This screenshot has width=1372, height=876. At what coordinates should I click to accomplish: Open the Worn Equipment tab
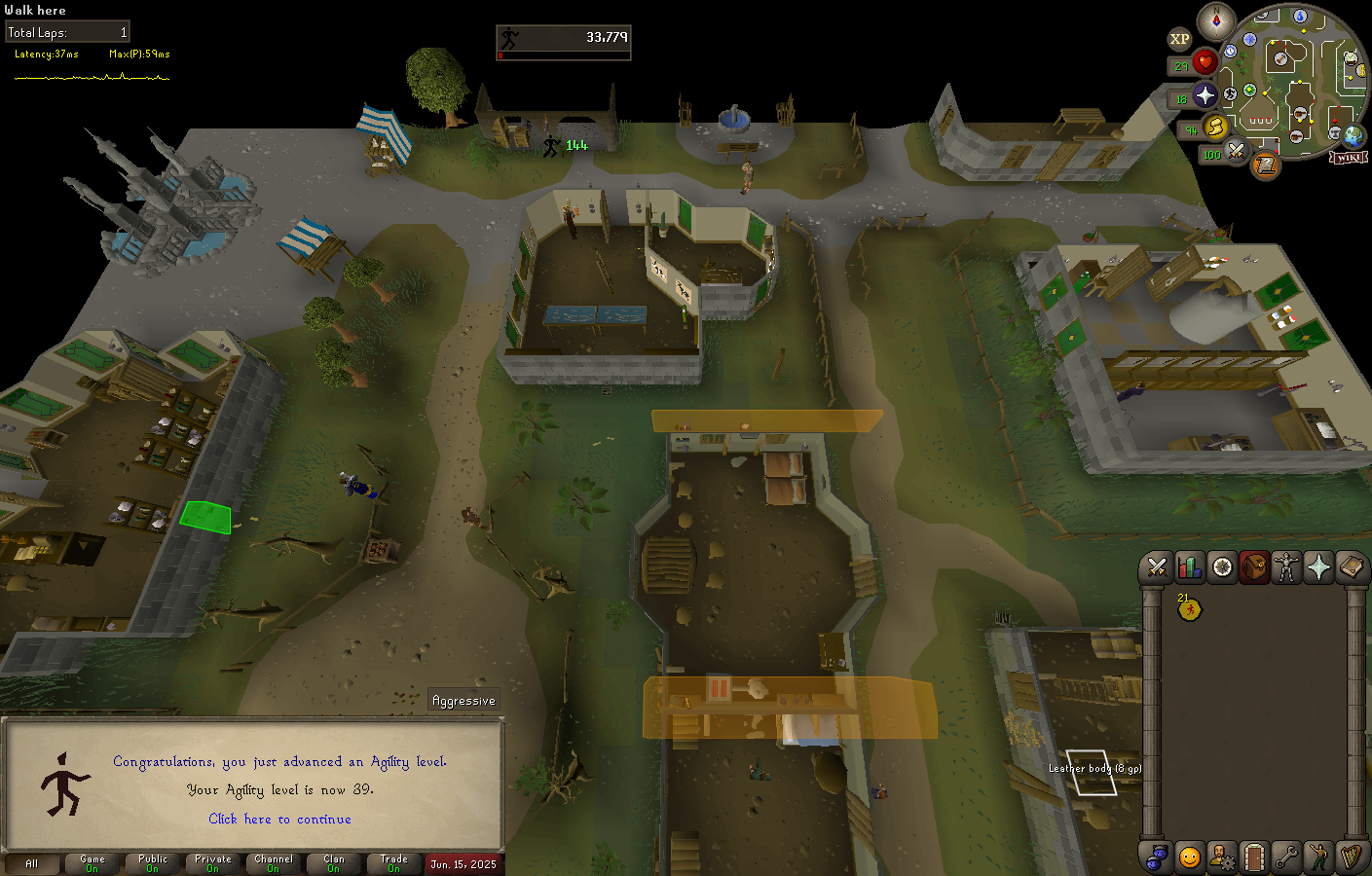(x=1286, y=566)
